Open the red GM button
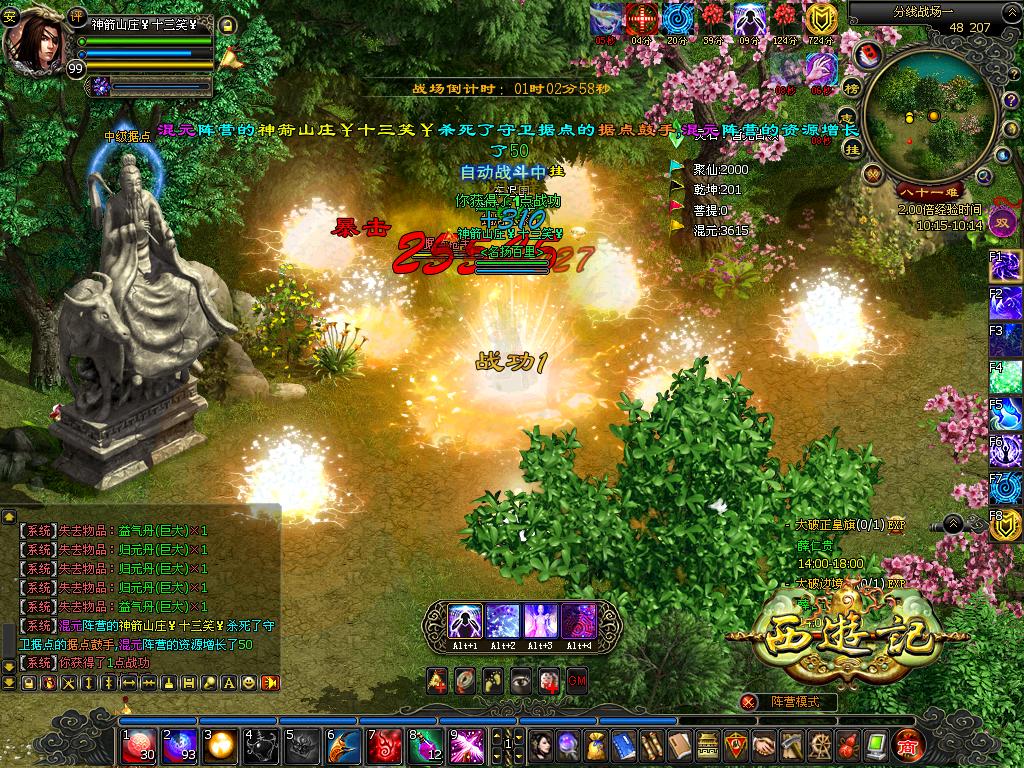This screenshot has height=768, width=1024. point(577,681)
